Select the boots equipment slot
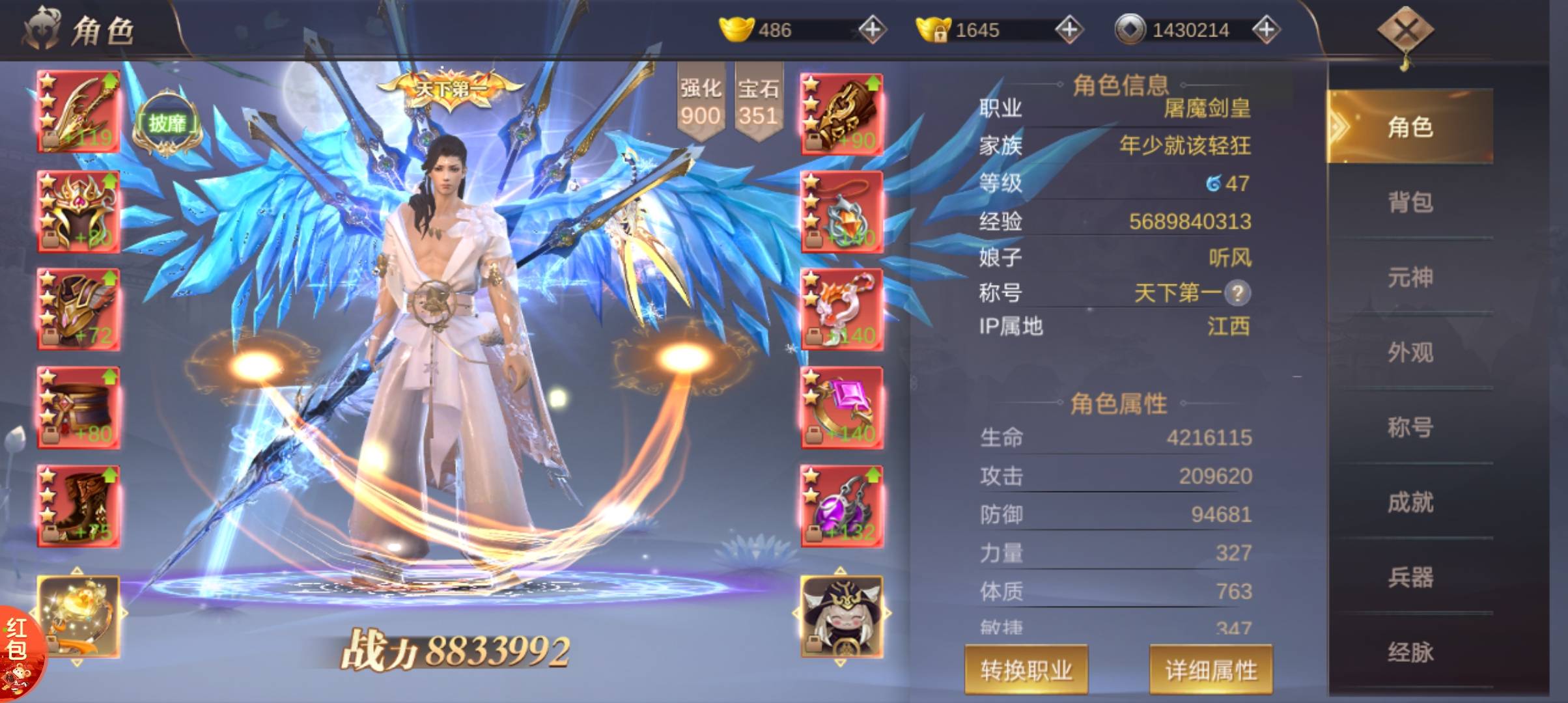Image resolution: width=1568 pixels, height=703 pixels. tap(78, 506)
